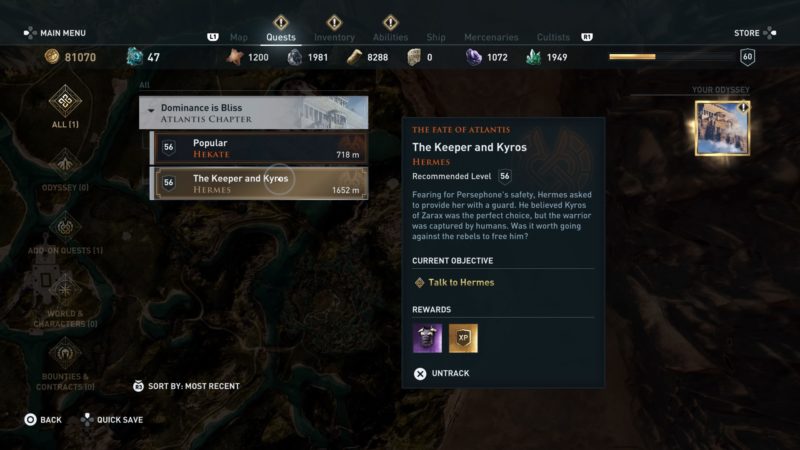The width and height of the screenshot is (800, 450).
Task: Select The Keeper and Kyros quest
Action: (258, 184)
